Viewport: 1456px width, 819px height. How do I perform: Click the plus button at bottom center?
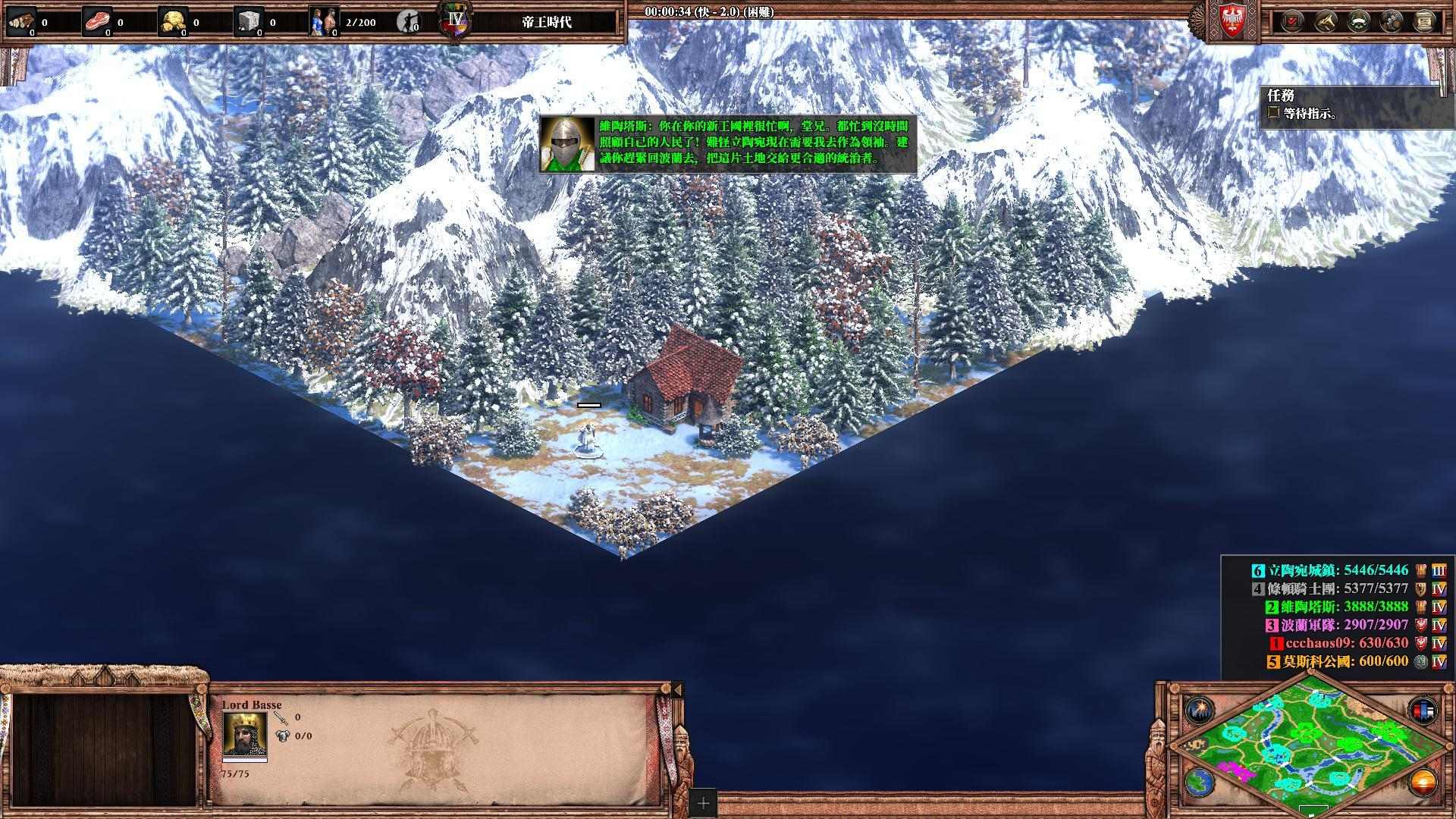coord(703,803)
